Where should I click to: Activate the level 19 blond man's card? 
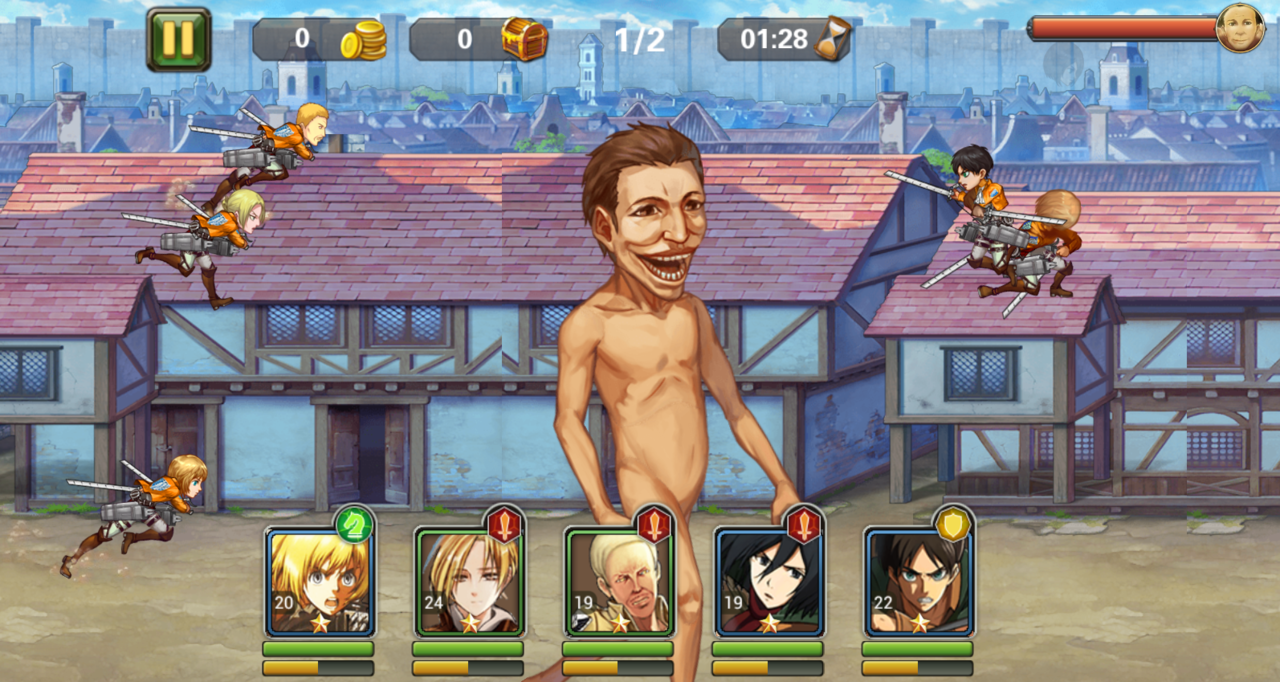(x=619, y=582)
